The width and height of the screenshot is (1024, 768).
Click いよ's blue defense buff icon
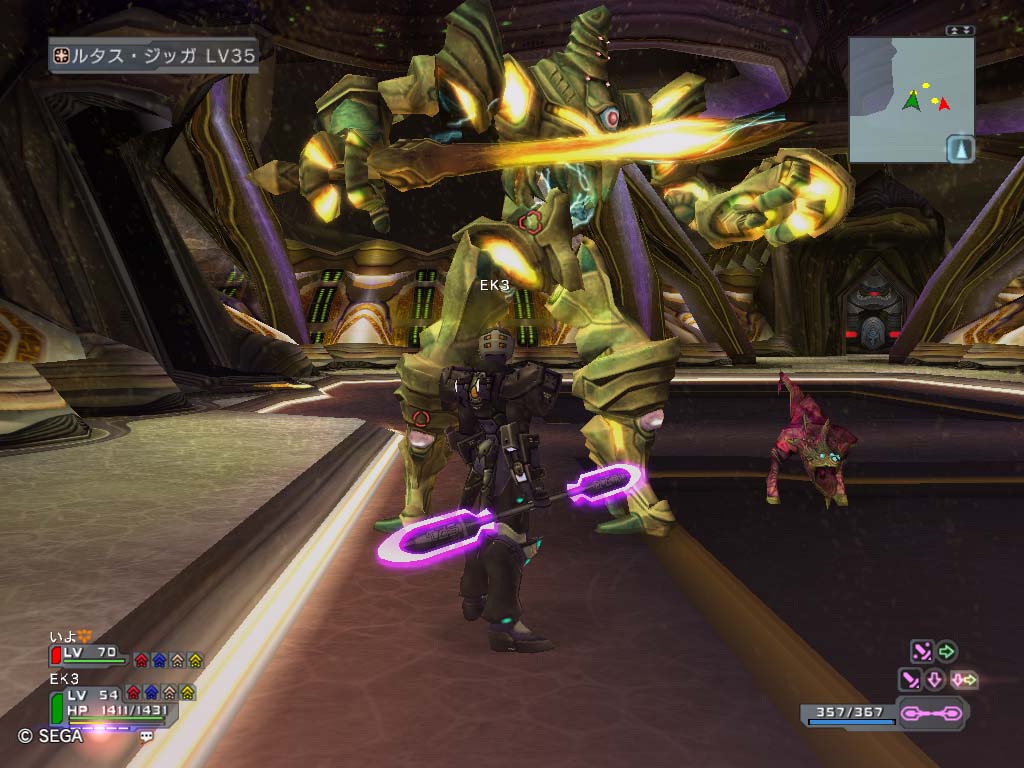(x=159, y=660)
